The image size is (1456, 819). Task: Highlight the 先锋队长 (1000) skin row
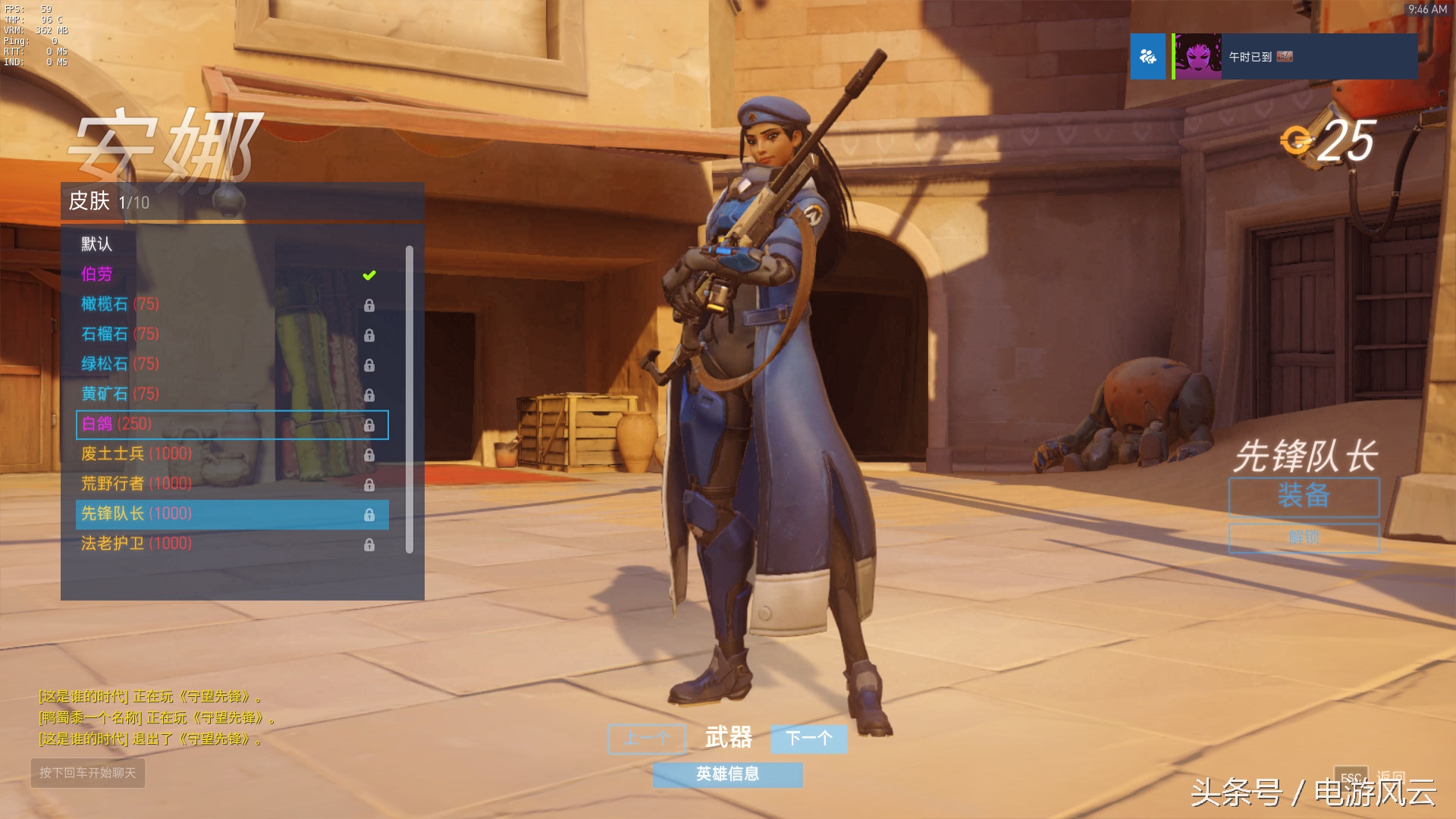tap(232, 514)
